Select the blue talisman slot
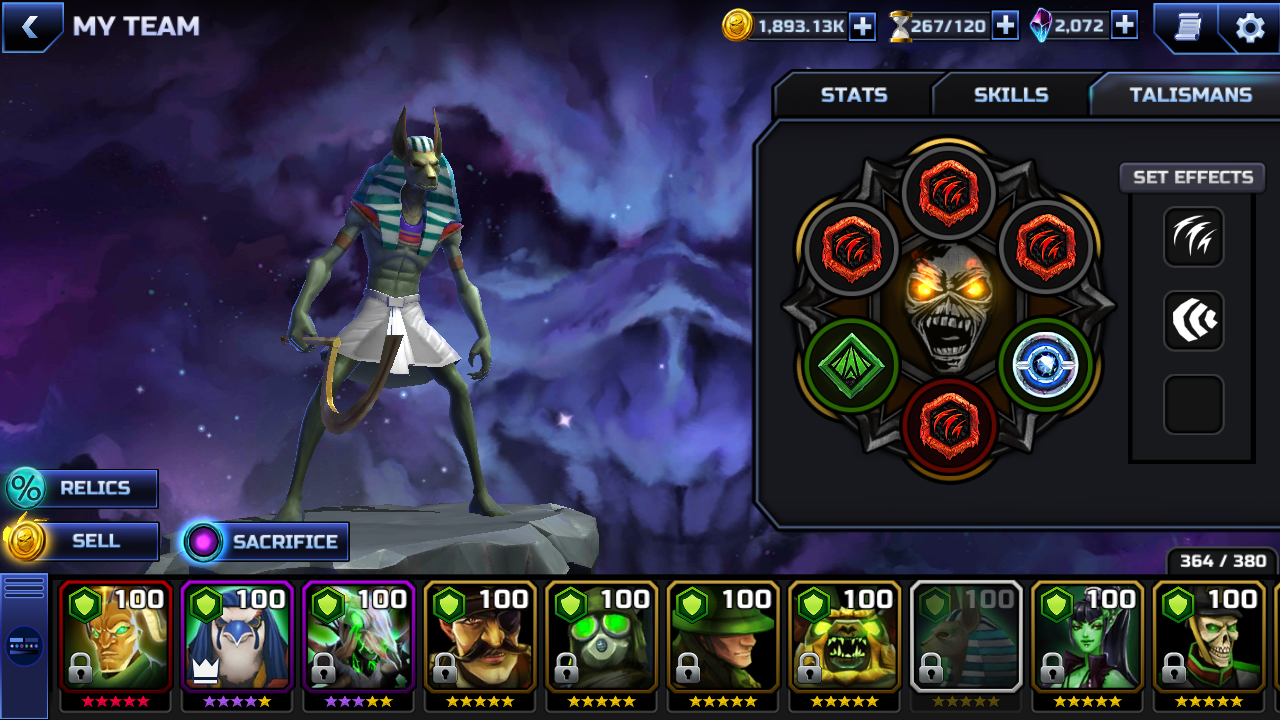The image size is (1280, 720). click(x=1045, y=365)
